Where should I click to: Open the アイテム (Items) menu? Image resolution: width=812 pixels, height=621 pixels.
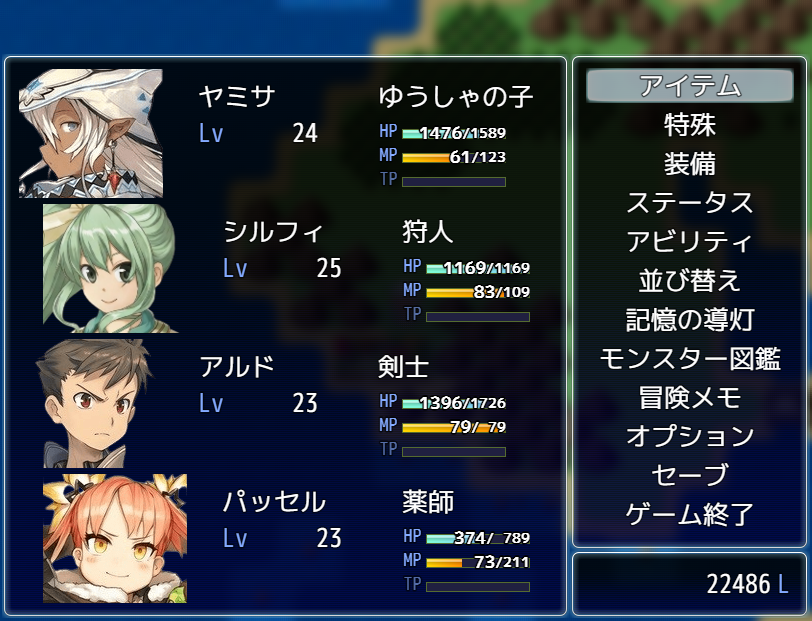pyautogui.click(x=690, y=86)
